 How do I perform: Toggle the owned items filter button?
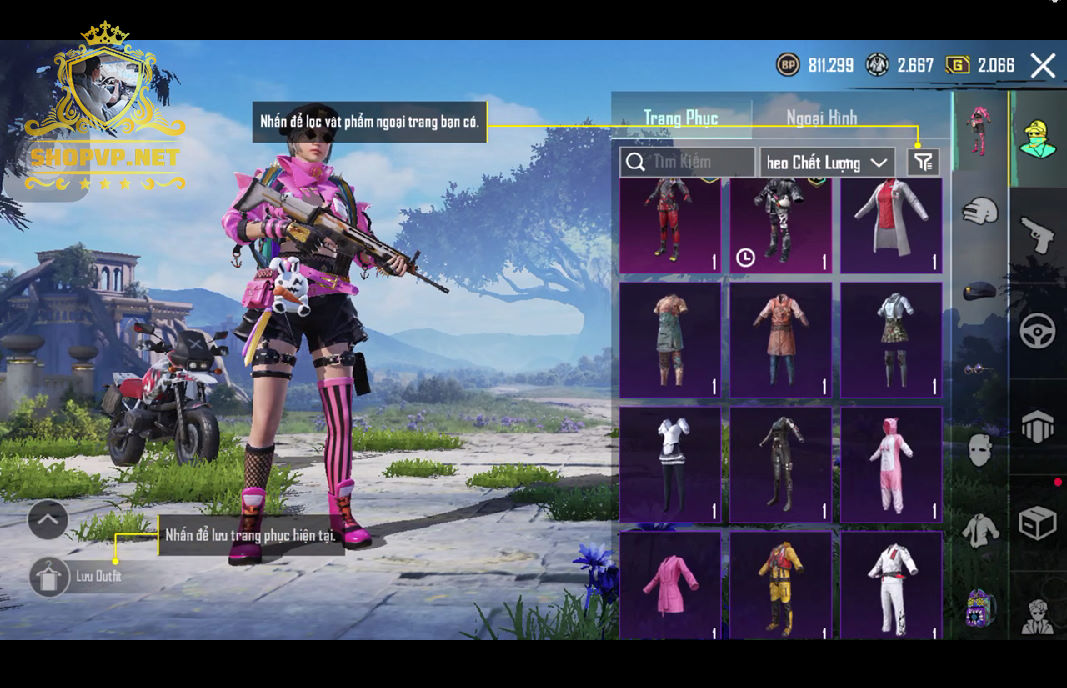click(x=923, y=162)
